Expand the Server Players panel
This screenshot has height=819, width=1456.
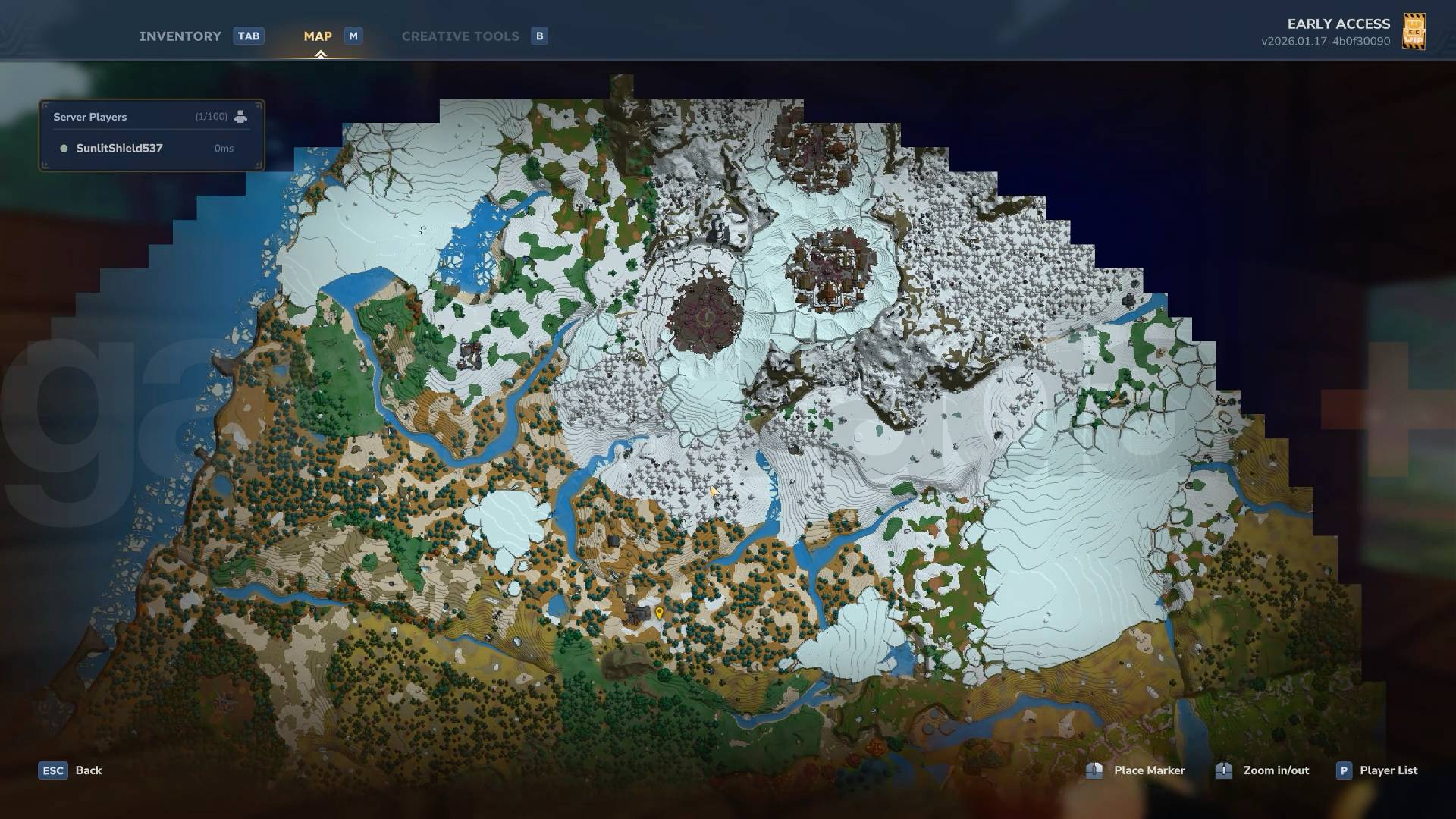pyautogui.click(x=89, y=116)
